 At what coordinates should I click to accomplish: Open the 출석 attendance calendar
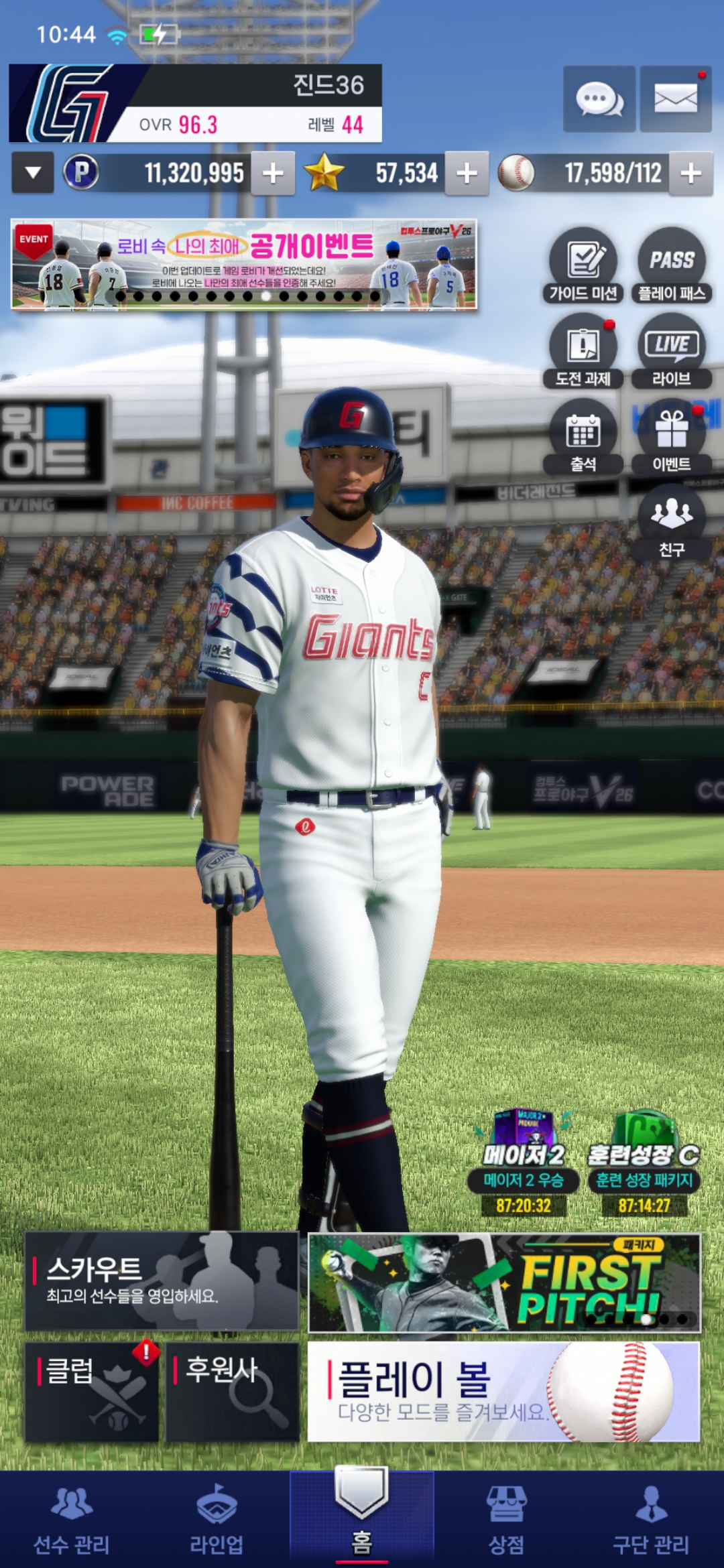583,437
